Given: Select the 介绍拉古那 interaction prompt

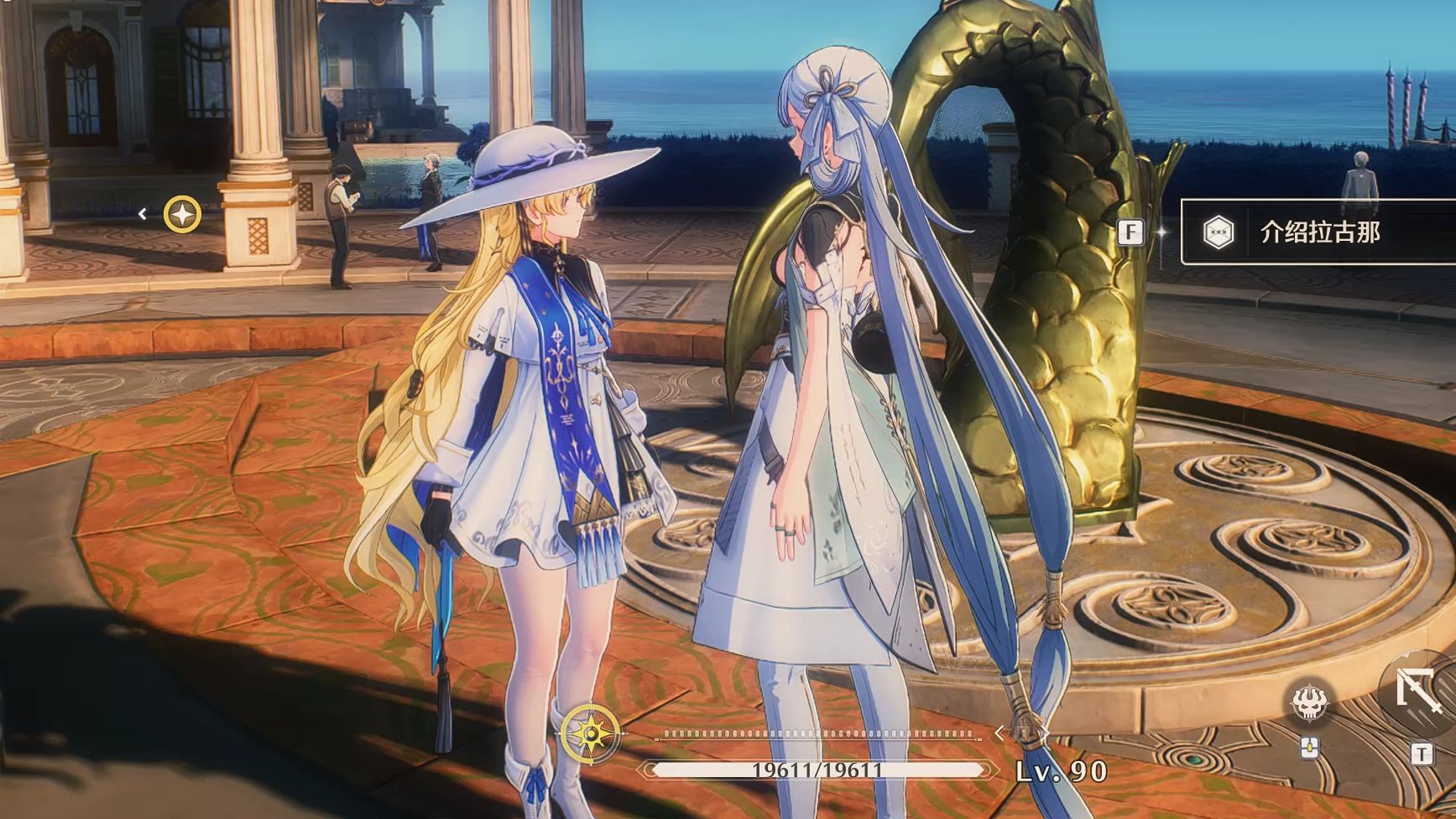Looking at the screenshot, I should point(1318,232).
